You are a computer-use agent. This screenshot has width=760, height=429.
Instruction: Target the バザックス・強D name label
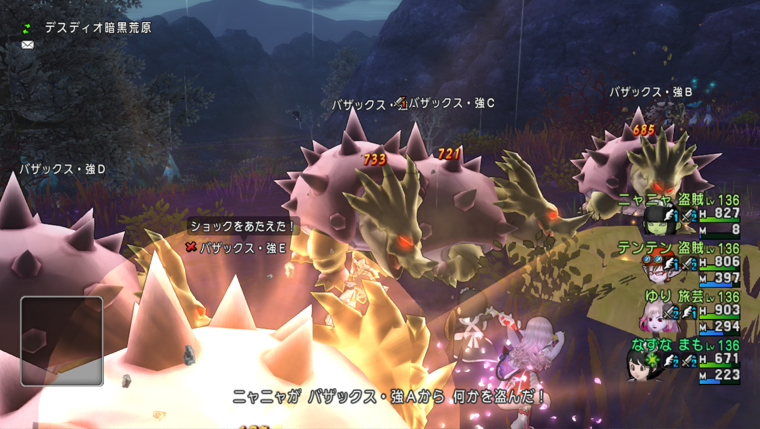63,170
